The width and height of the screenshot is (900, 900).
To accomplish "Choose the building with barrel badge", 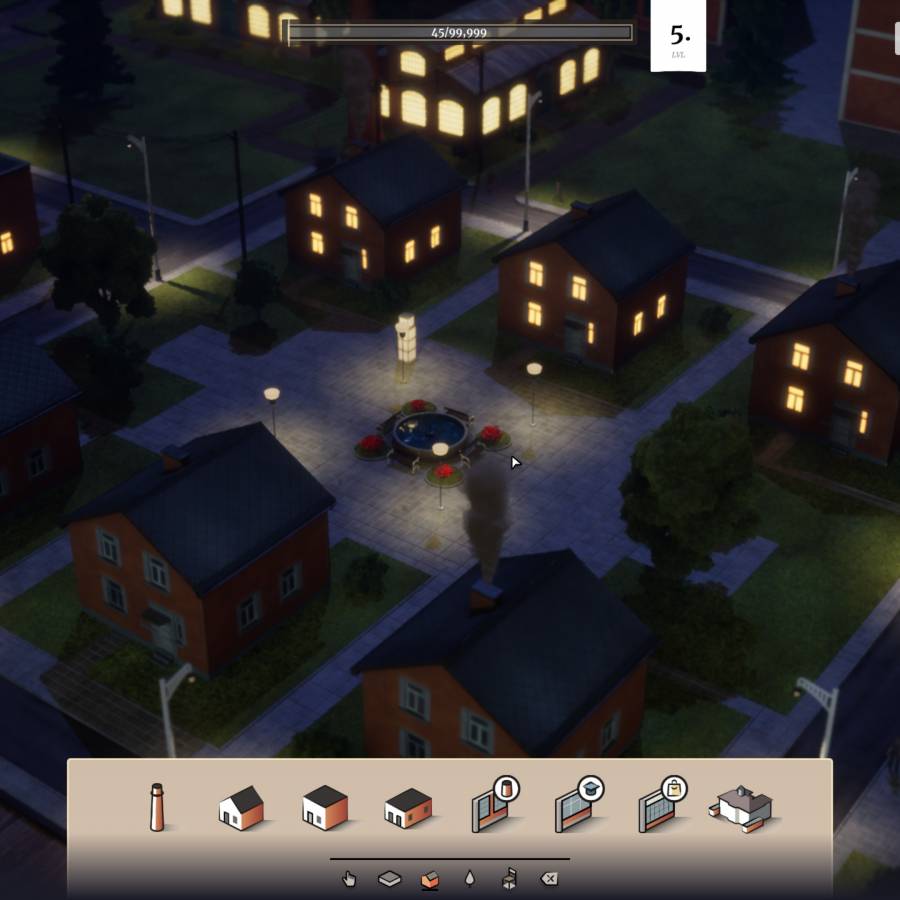I will (492, 805).
